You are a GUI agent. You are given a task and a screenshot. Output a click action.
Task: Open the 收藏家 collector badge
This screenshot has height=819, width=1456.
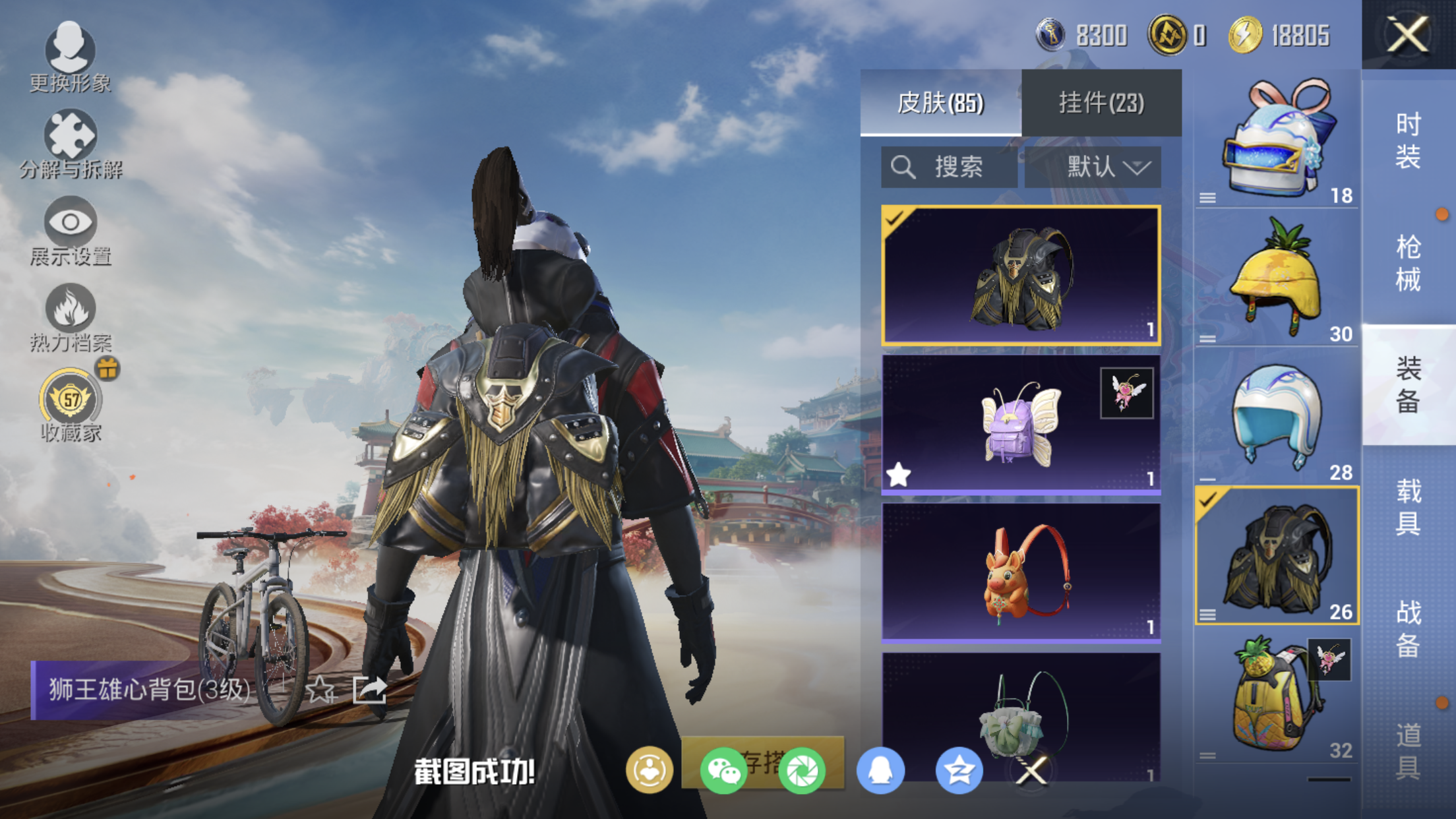tap(71, 405)
